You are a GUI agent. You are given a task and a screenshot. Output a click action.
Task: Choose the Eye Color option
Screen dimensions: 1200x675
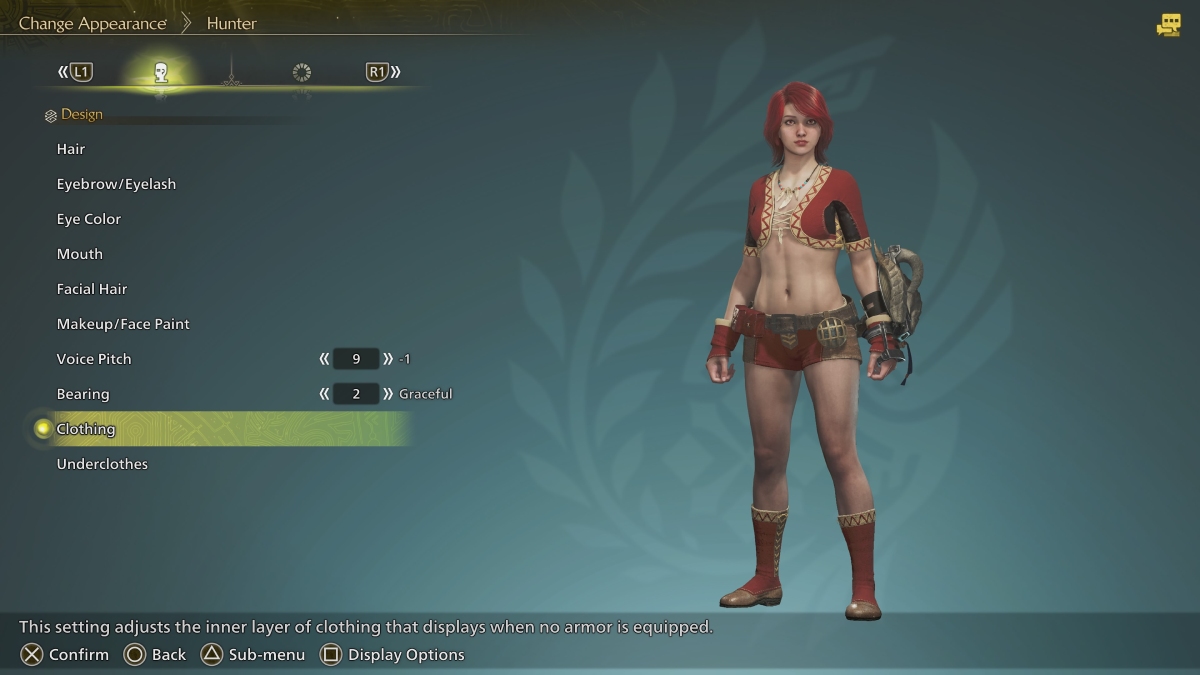89,219
